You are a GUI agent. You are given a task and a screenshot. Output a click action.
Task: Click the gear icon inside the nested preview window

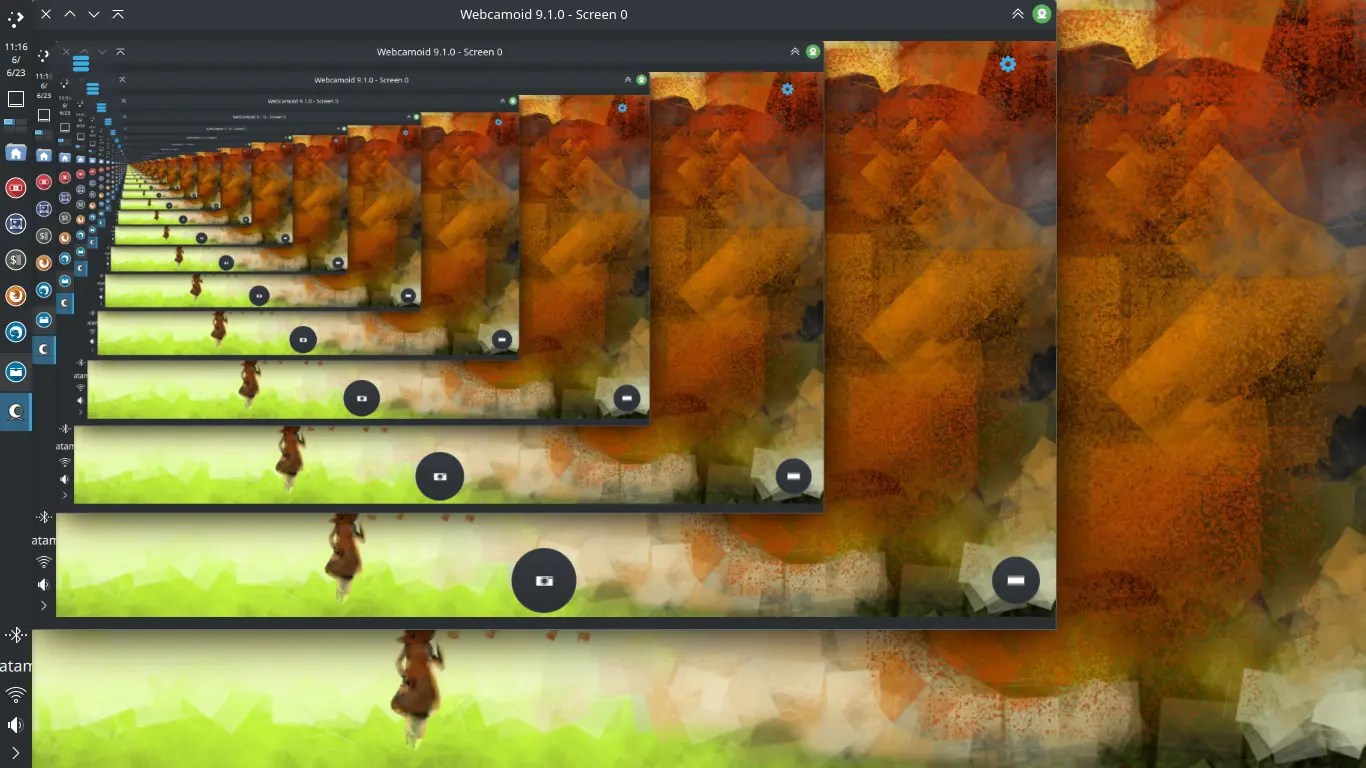point(787,89)
